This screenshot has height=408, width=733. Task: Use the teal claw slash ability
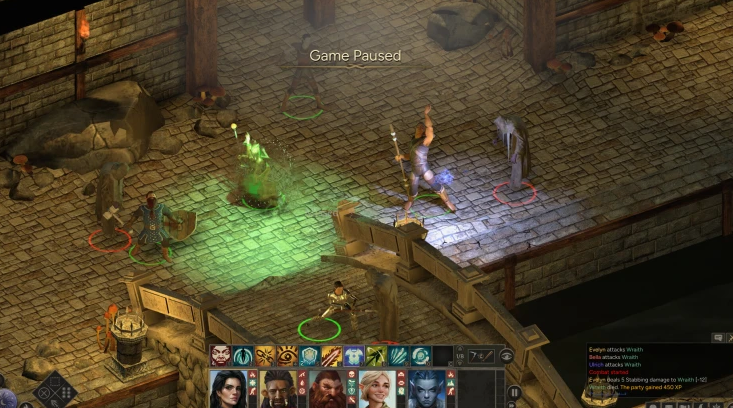pyautogui.click(x=398, y=356)
